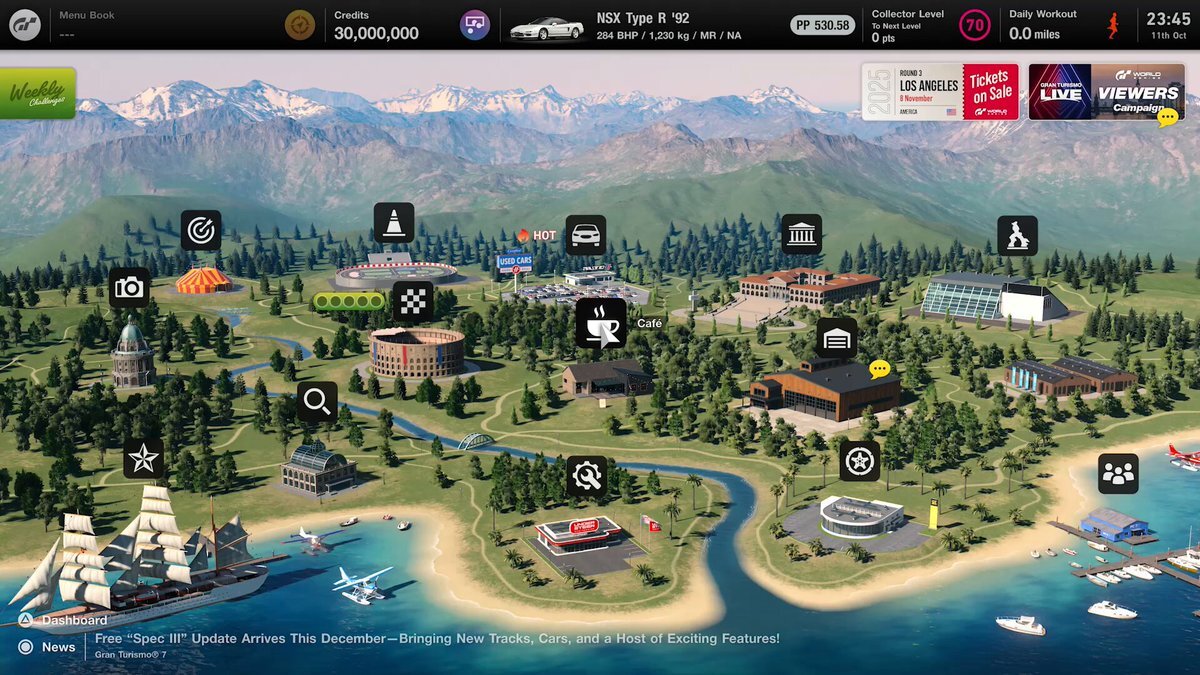1200x675 pixels.
Task: Open the Multiplayer people icon
Action: tap(1117, 474)
